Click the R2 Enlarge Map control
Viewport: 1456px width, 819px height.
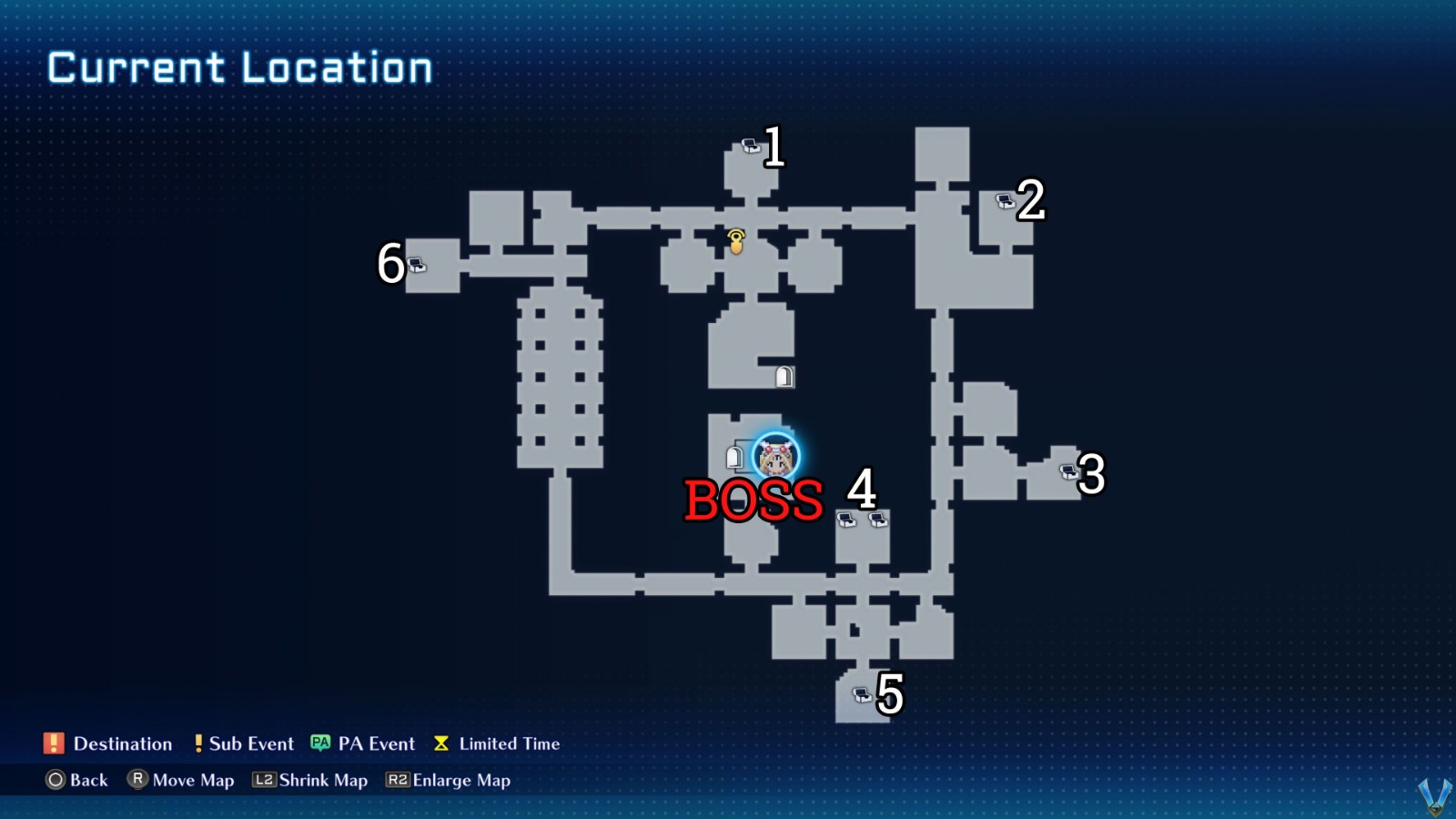click(x=398, y=780)
